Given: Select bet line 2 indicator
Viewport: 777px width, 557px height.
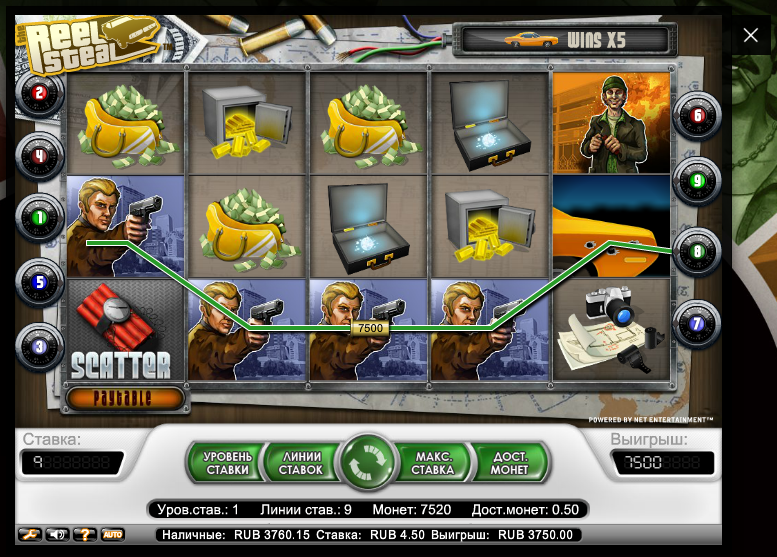Looking at the screenshot, I should click(40, 94).
